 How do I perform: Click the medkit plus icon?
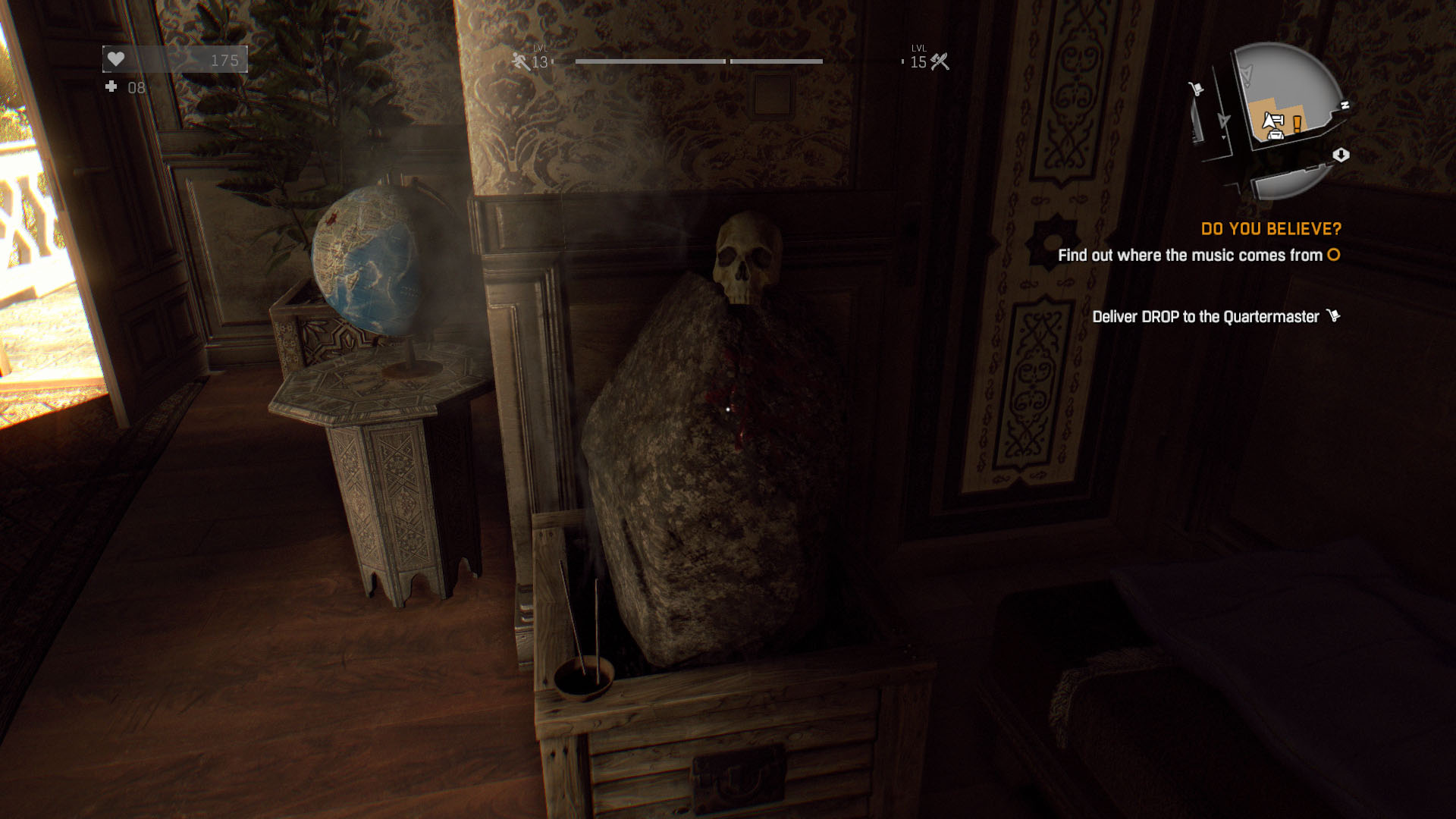pyautogui.click(x=111, y=87)
